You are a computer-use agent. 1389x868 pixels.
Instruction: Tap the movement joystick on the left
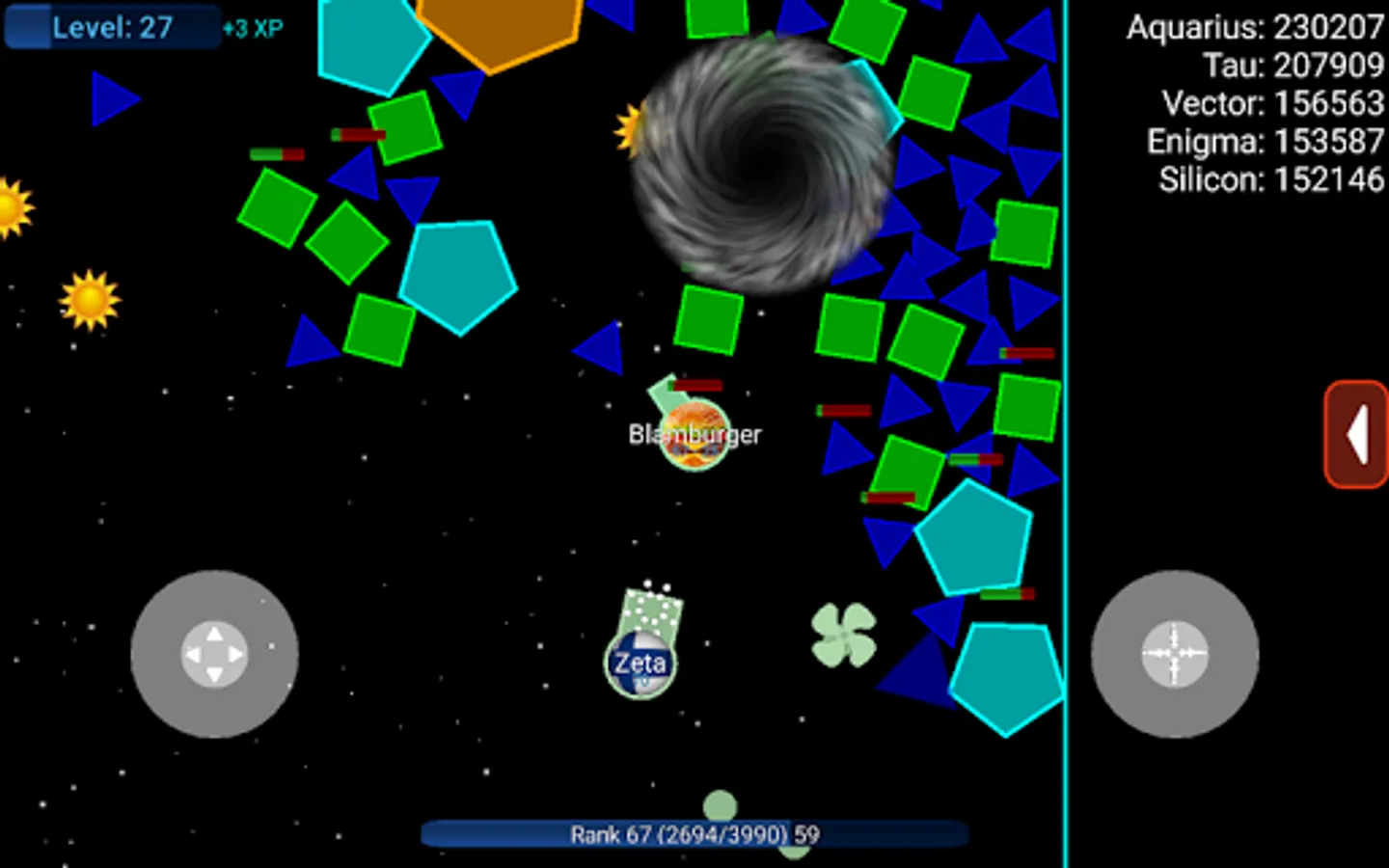(x=214, y=656)
